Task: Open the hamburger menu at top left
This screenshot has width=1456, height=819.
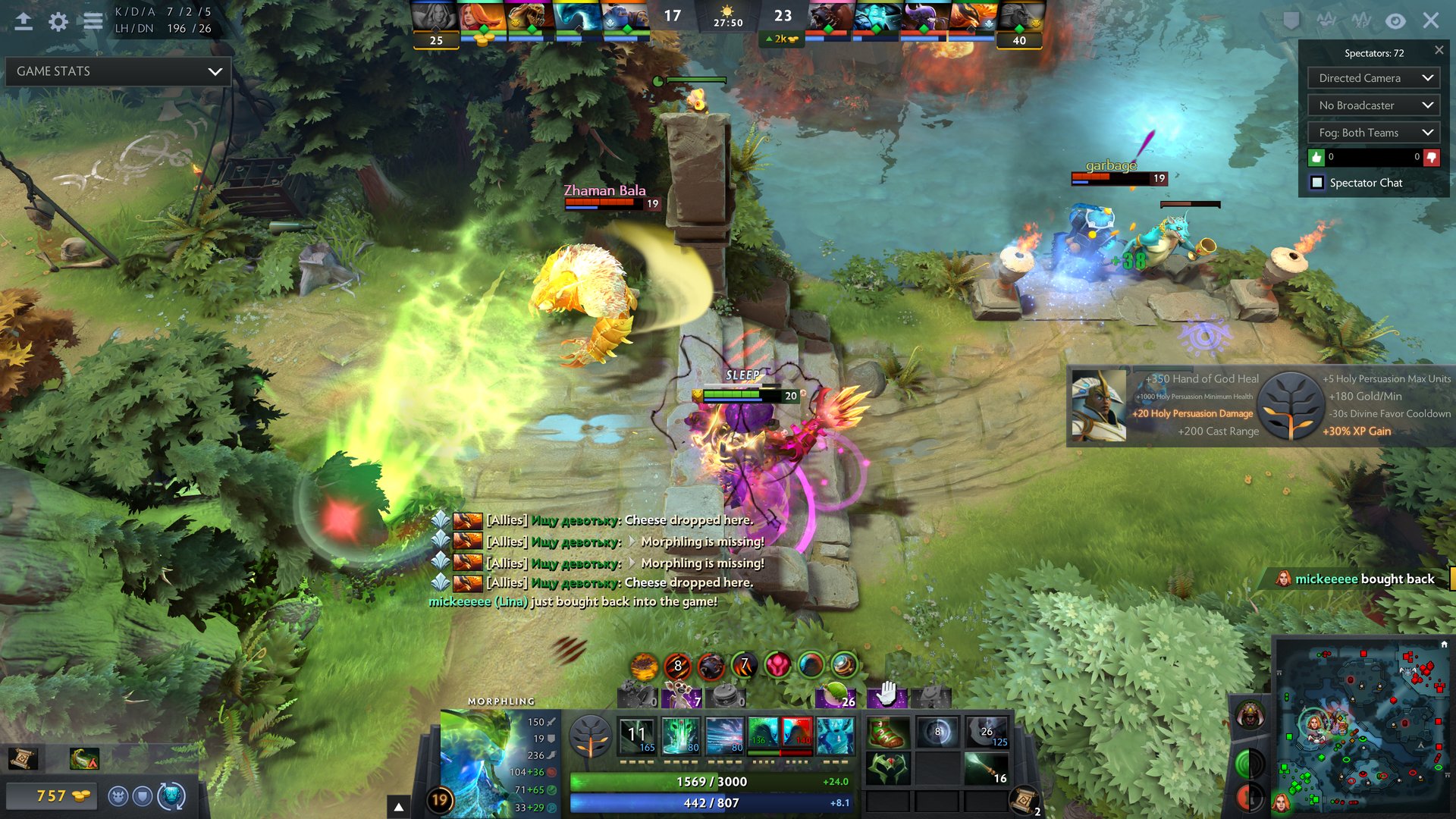Action: pos(93,21)
